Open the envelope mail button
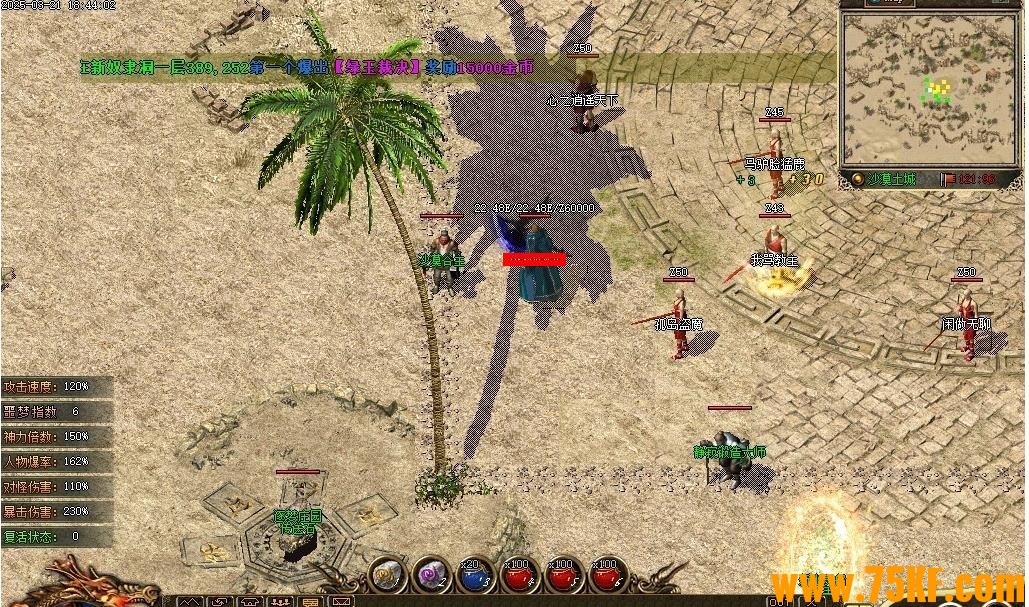 [342, 602]
